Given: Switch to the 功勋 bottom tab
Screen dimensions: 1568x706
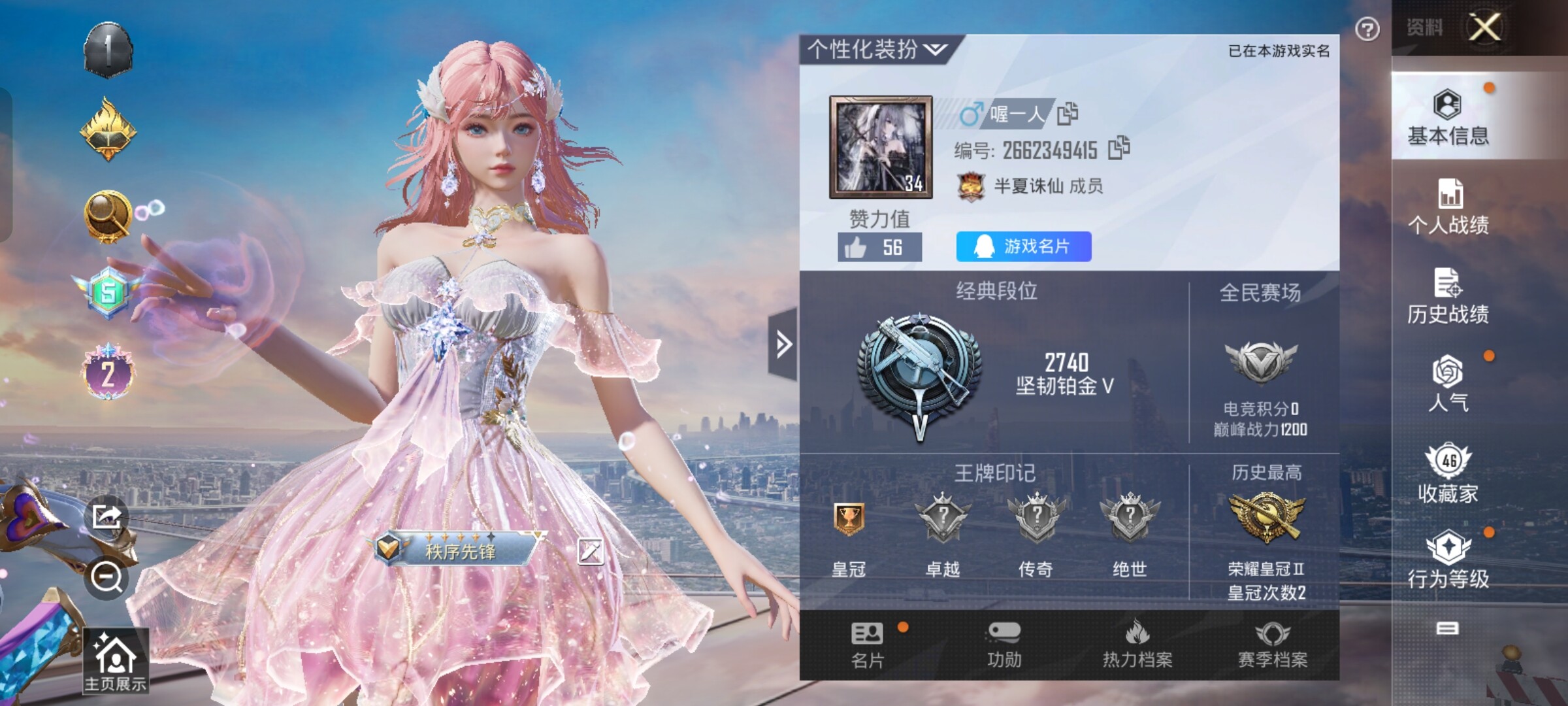Looking at the screenshot, I should click(x=1004, y=645).
